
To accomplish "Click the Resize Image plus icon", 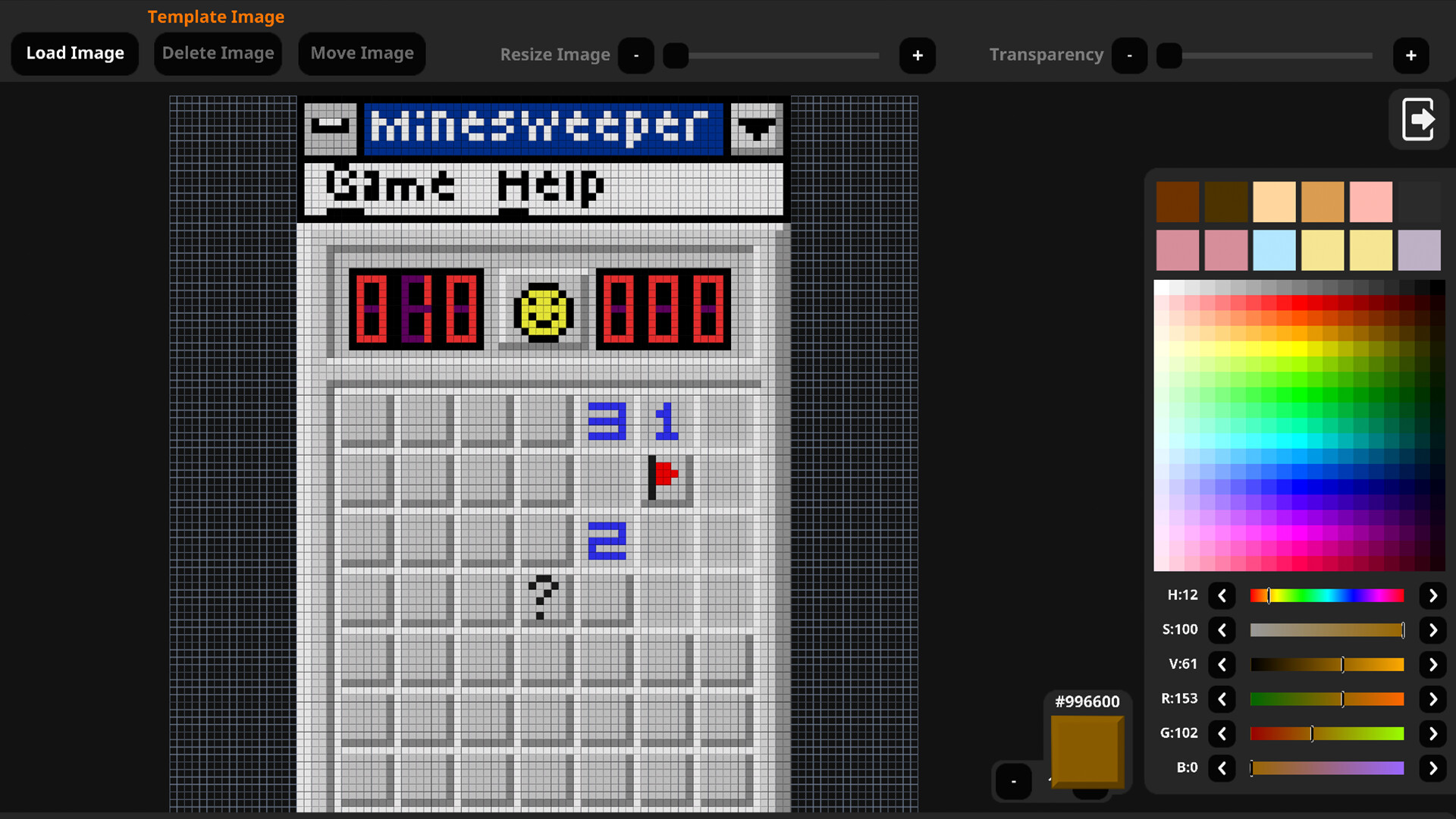I will point(918,55).
